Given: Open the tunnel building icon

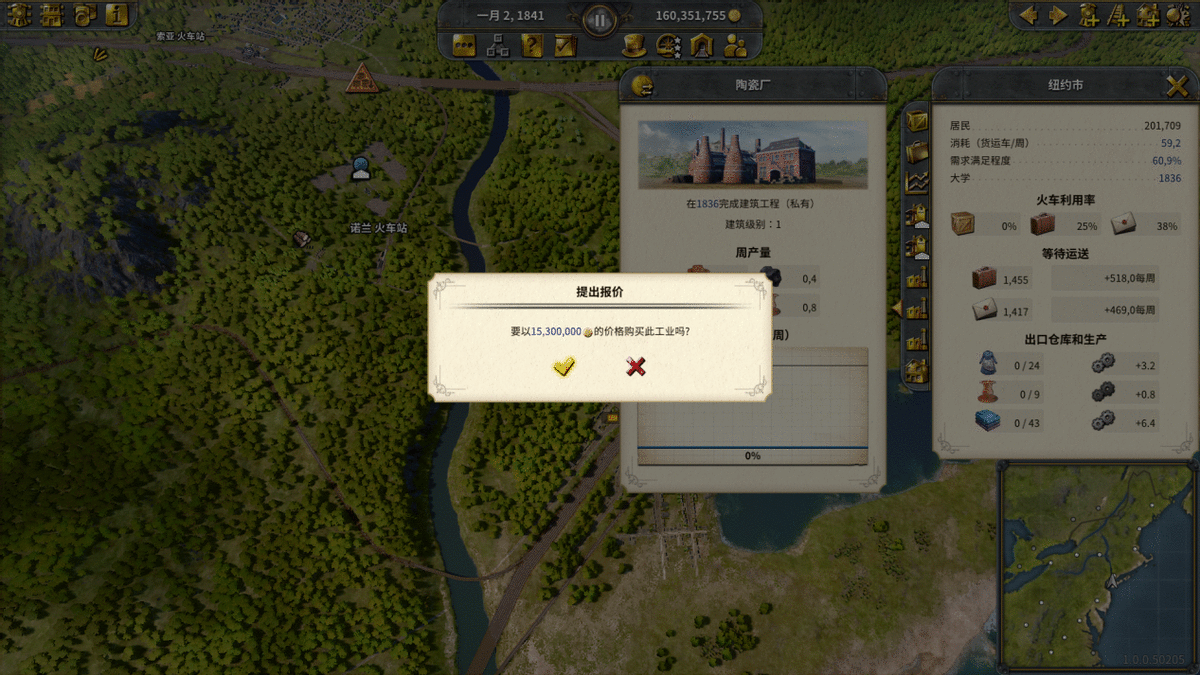Looking at the screenshot, I should [701, 45].
